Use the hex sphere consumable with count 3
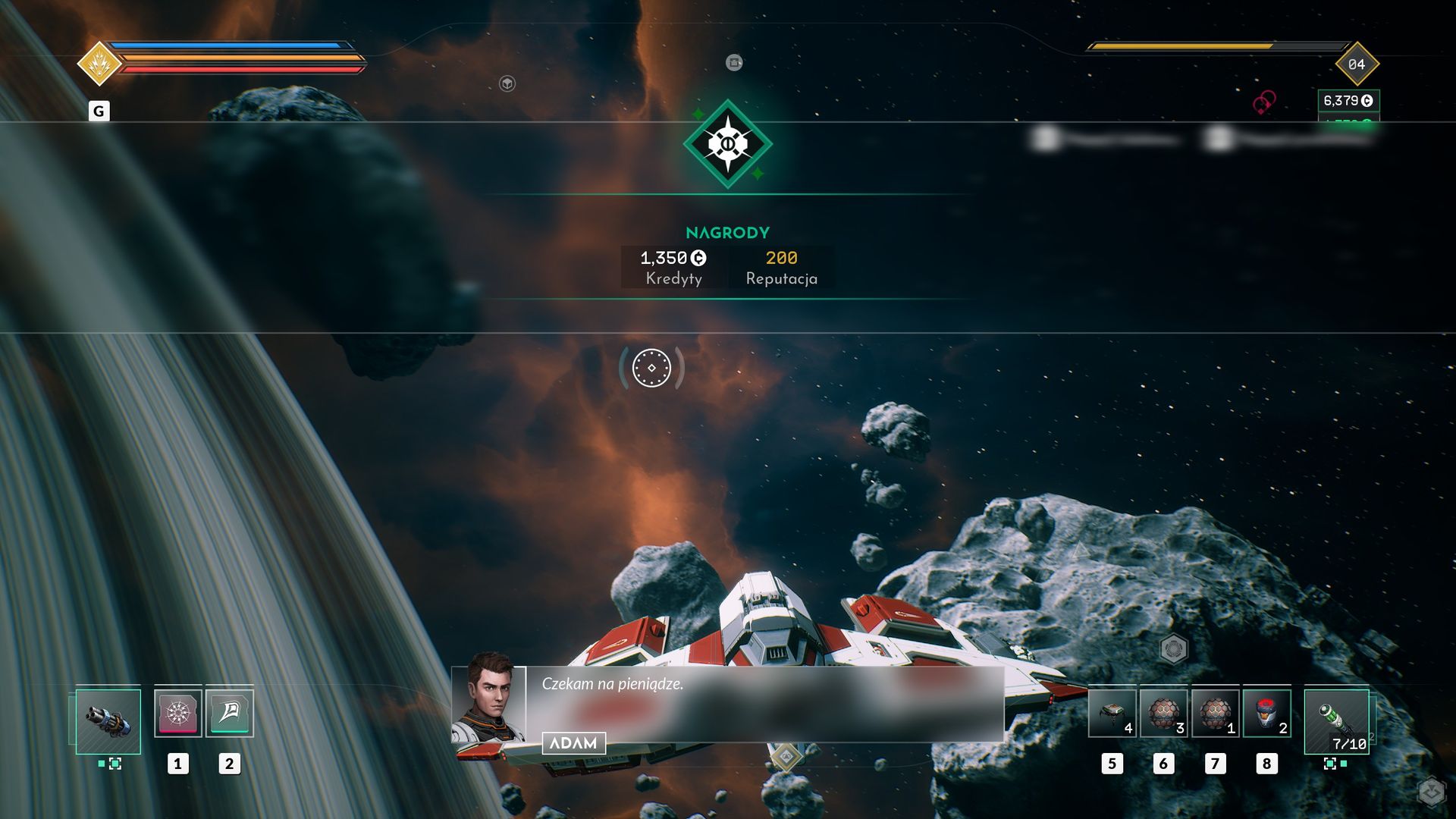1456x819 pixels. (x=1163, y=713)
